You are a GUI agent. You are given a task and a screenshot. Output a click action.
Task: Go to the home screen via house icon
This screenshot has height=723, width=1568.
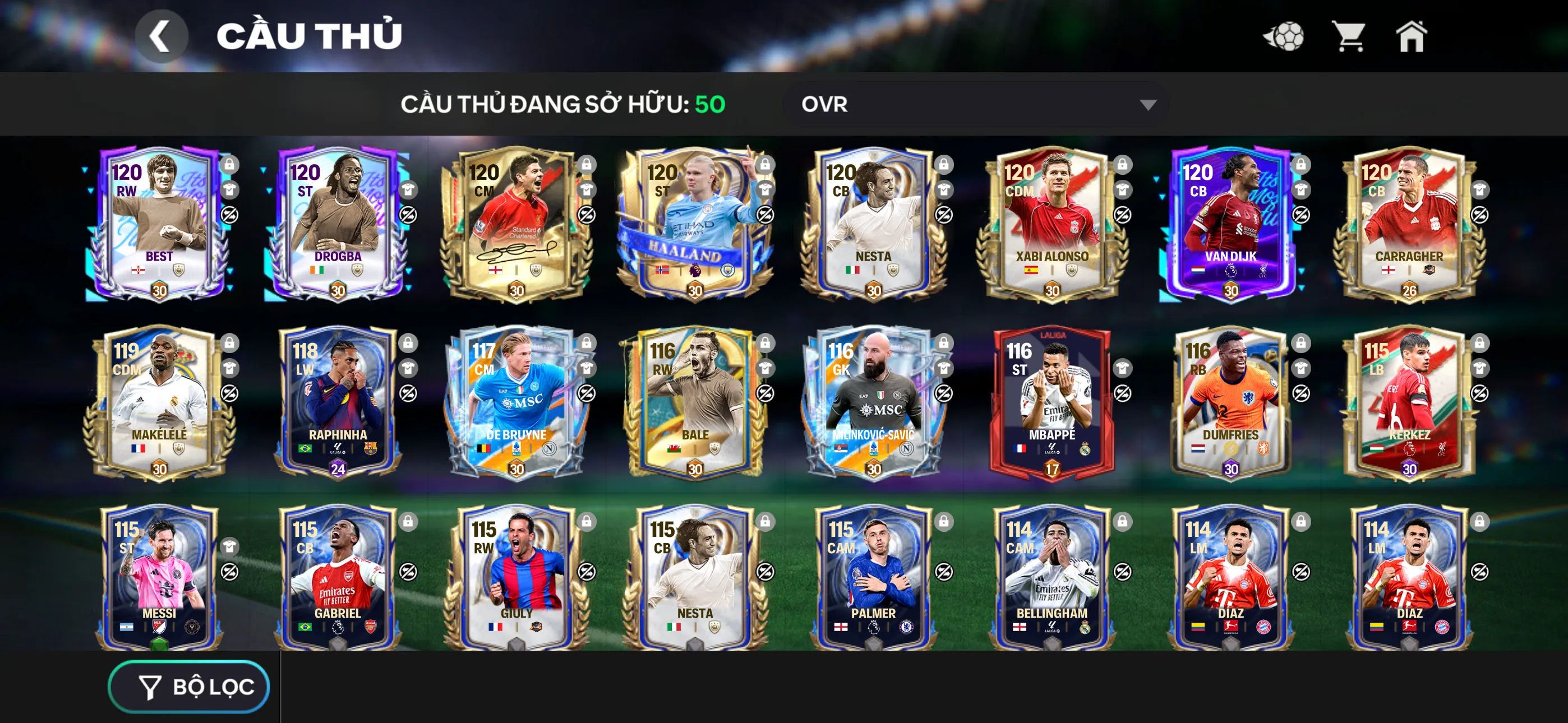pyautogui.click(x=1412, y=37)
